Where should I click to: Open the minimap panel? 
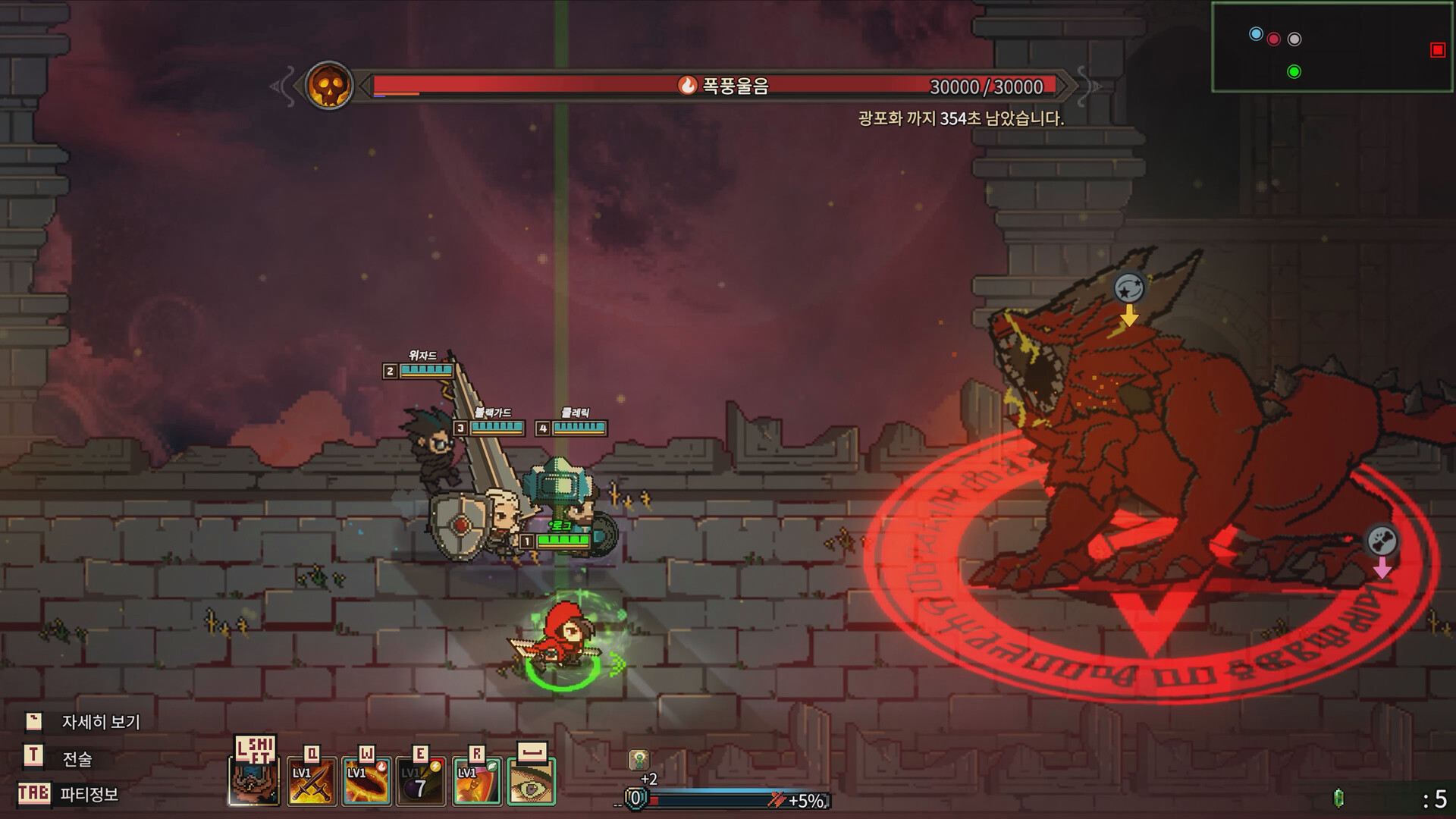[1331, 47]
